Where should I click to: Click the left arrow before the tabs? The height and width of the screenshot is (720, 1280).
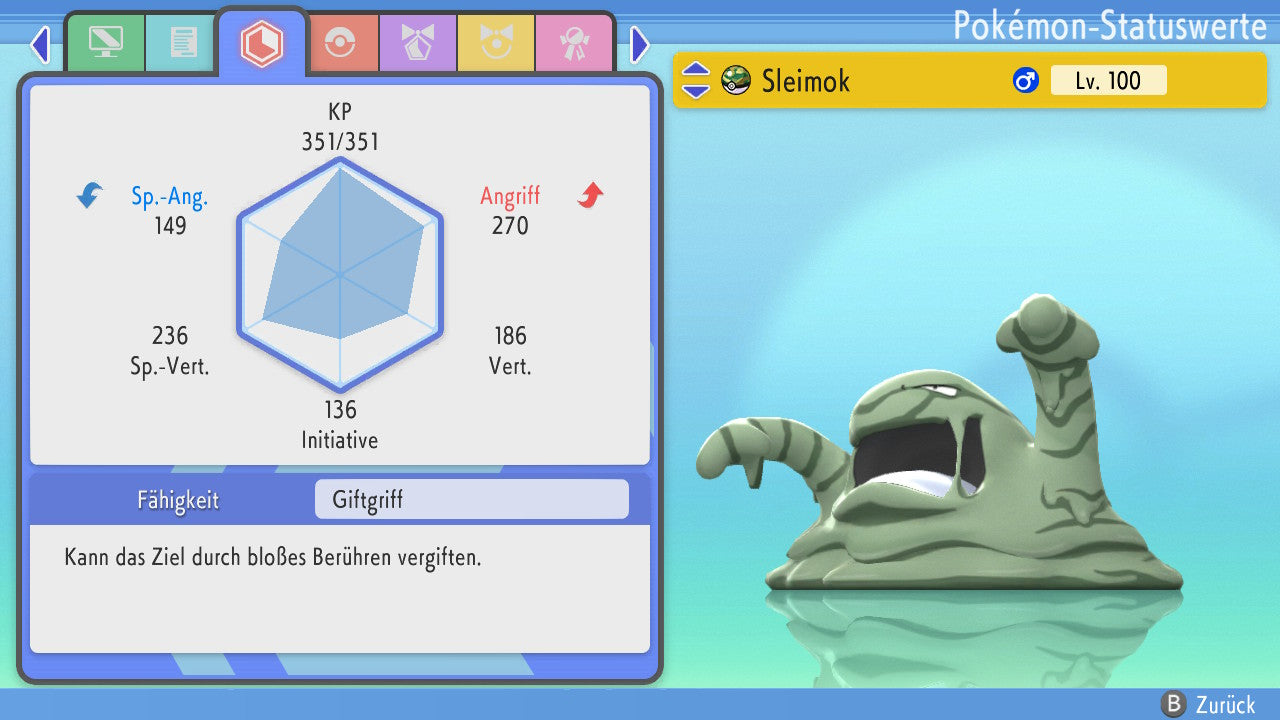pyautogui.click(x=40, y=44)
